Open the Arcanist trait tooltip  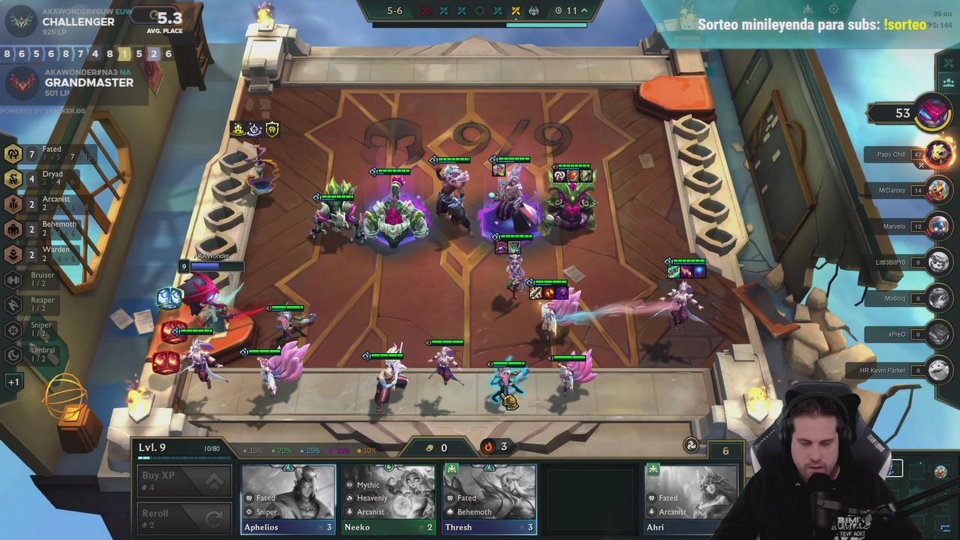pos(40,204)
